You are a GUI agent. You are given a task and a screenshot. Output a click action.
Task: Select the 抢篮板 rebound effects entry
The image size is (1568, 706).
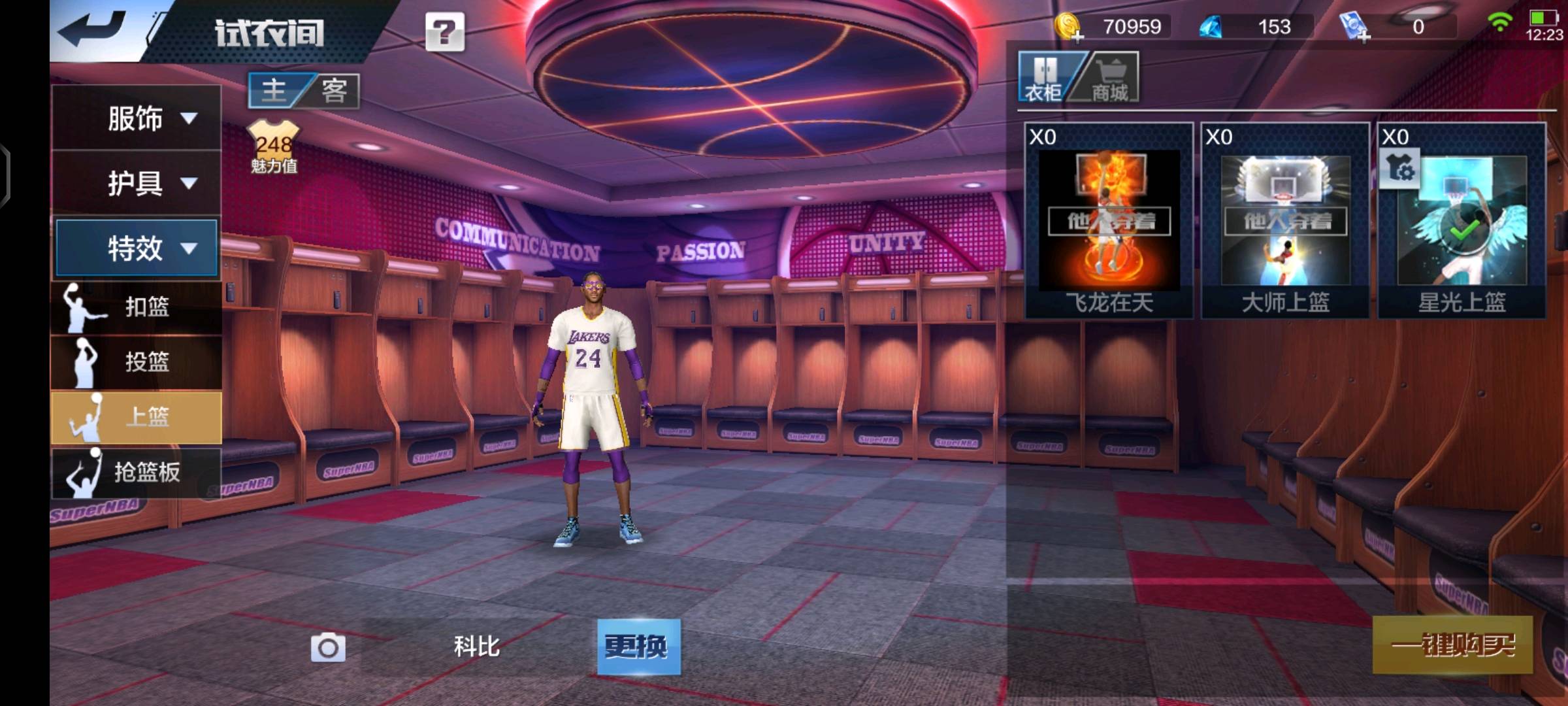(137, 472)
